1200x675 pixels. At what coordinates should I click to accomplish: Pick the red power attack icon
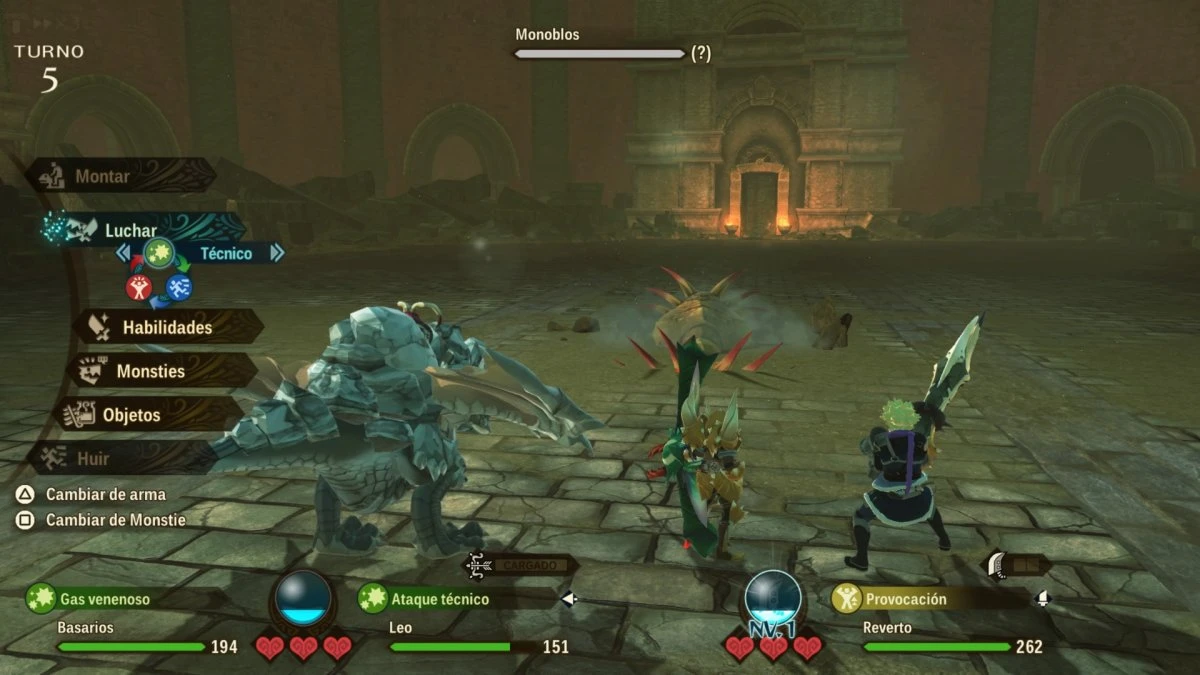click(139, 288)
